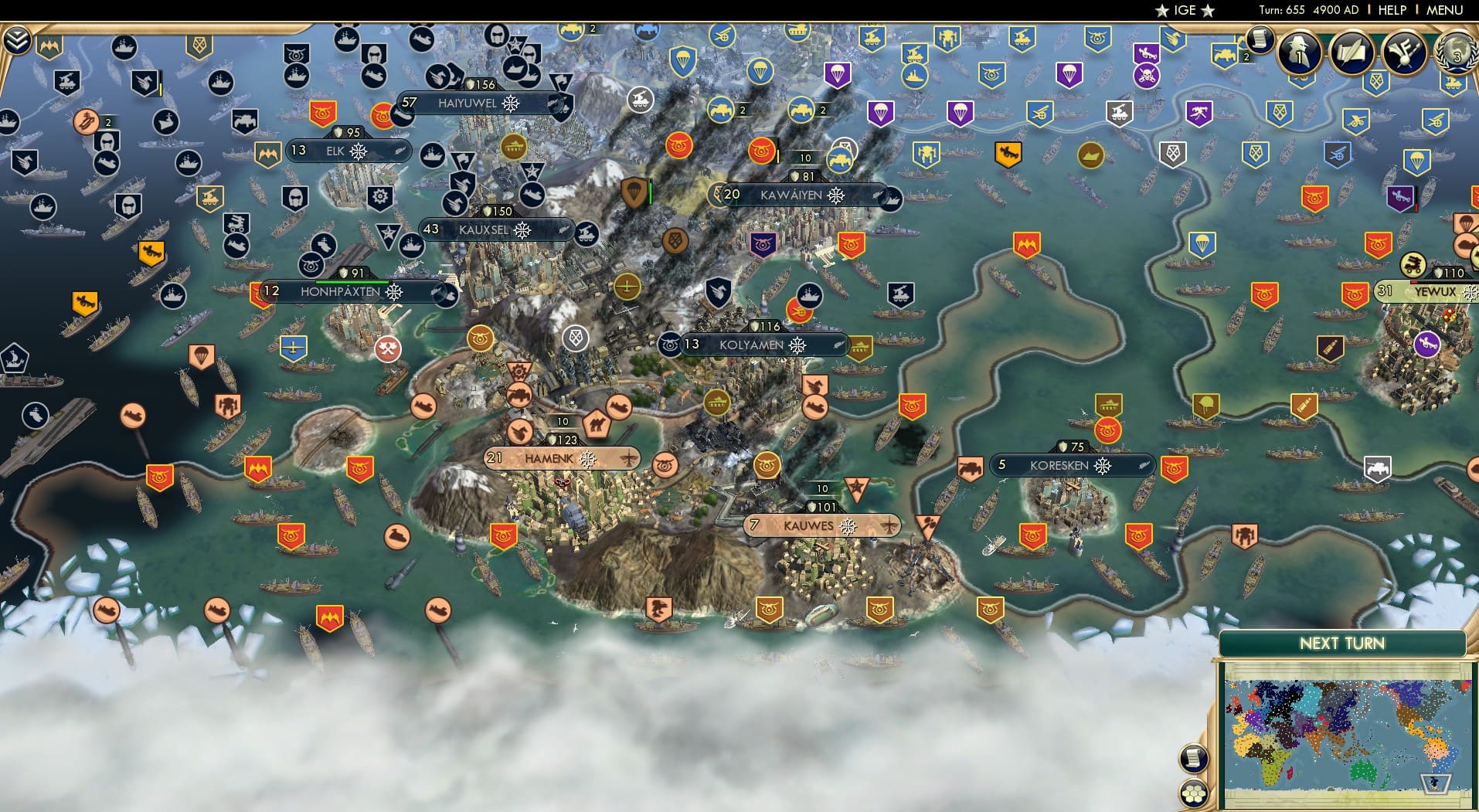Click the white airship icon near Haiyuwel
The width and height of the screenshot is (1479, 812).
click(639, 99)
